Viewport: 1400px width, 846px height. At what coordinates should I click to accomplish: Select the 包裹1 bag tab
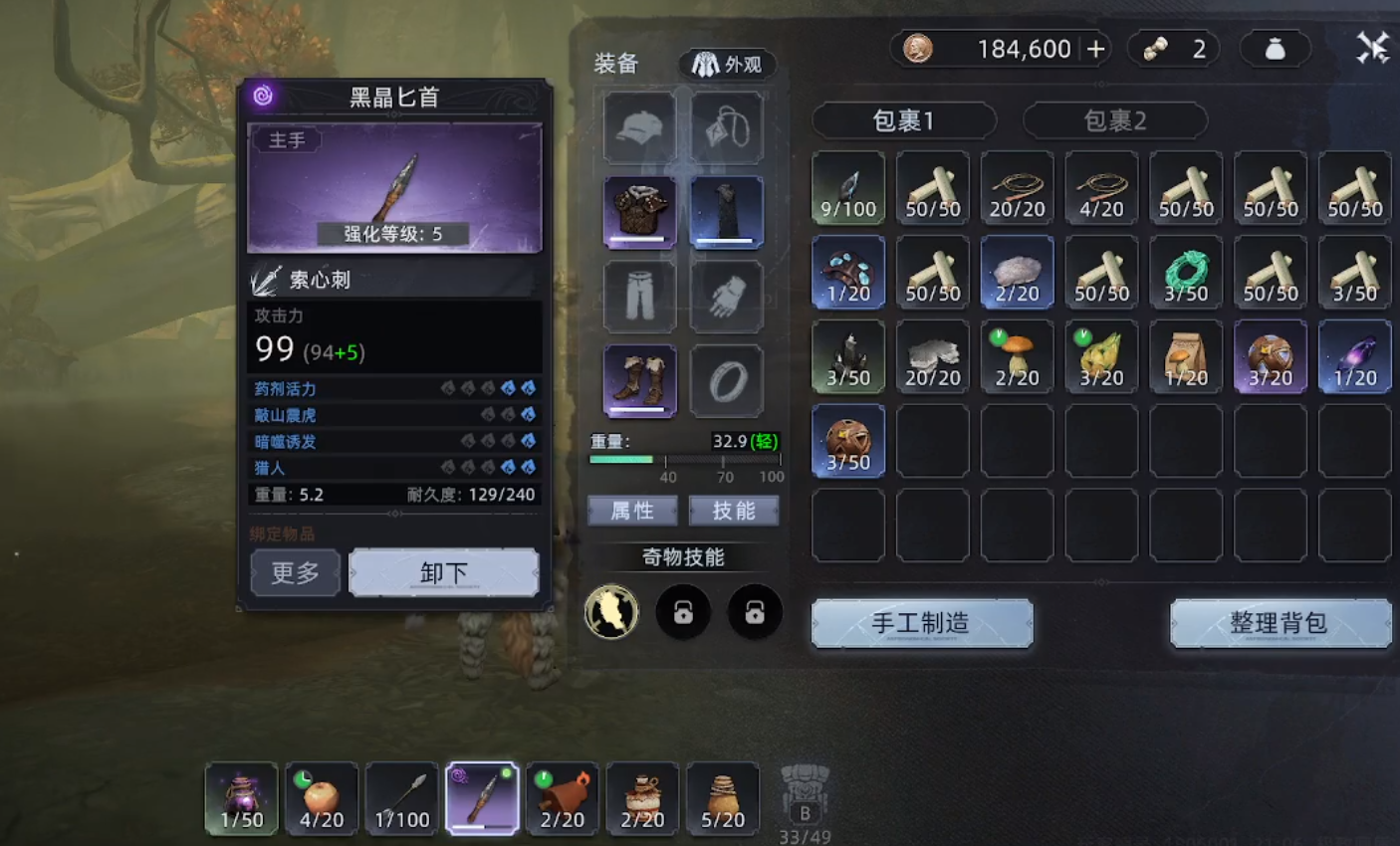903,121
